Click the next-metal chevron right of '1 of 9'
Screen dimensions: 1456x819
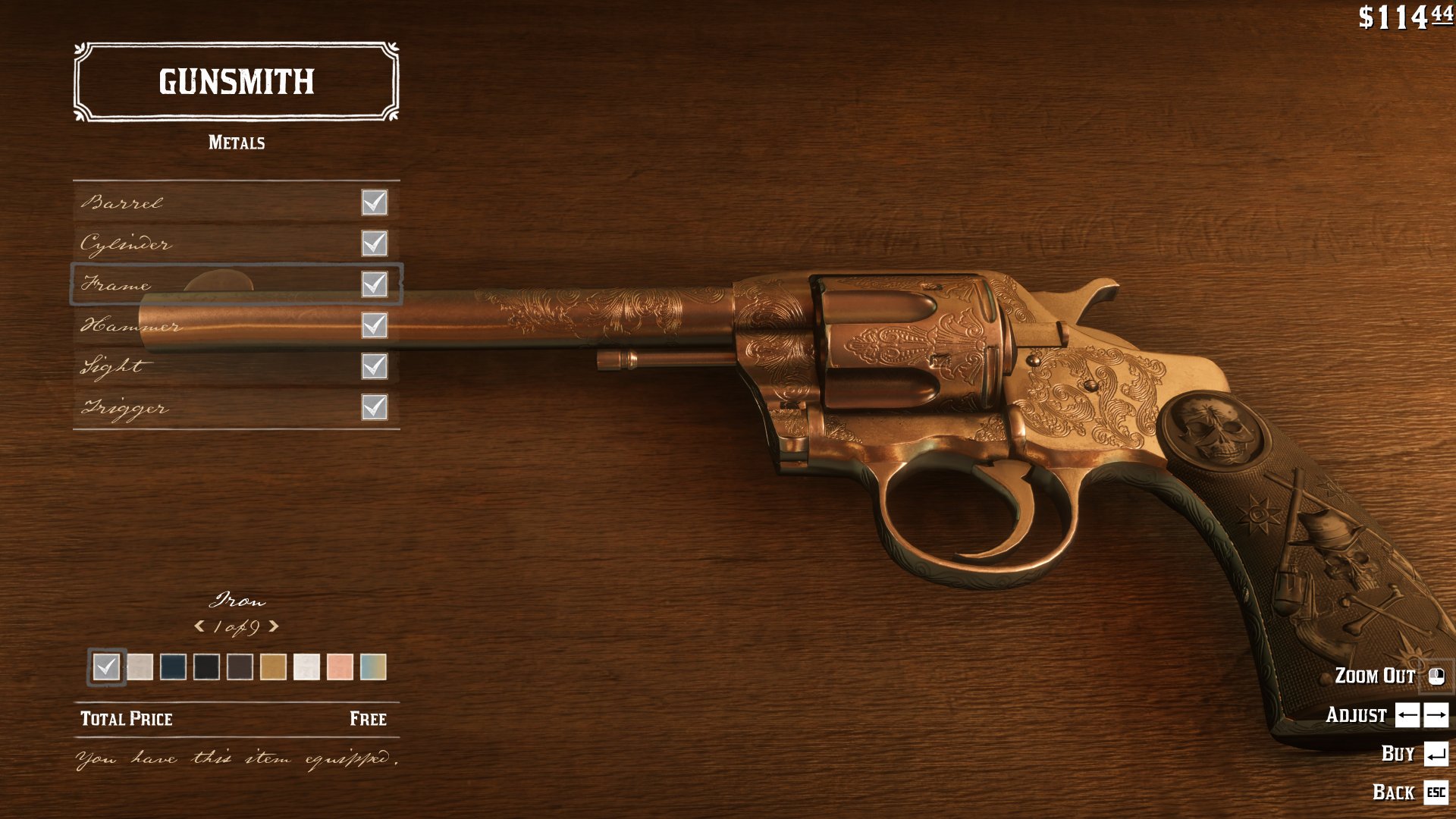[x=275, y=627]
